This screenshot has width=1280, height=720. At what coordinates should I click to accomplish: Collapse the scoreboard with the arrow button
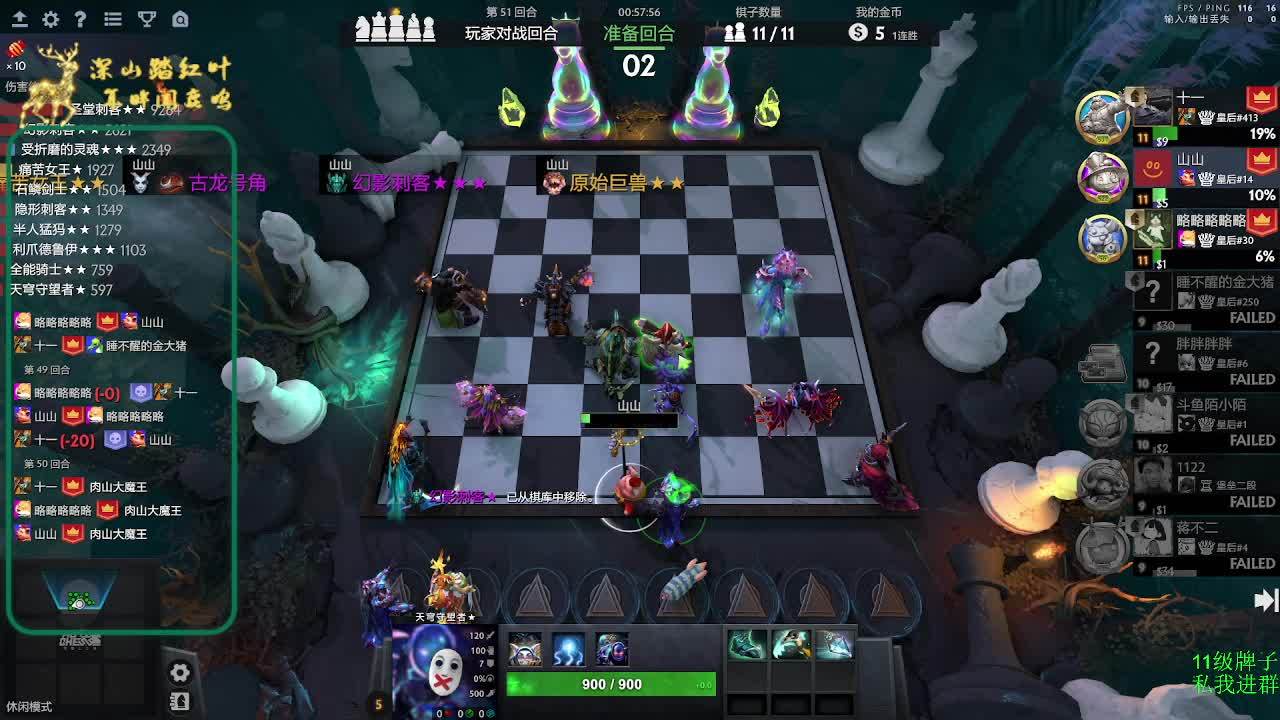tap(1265, 600)
